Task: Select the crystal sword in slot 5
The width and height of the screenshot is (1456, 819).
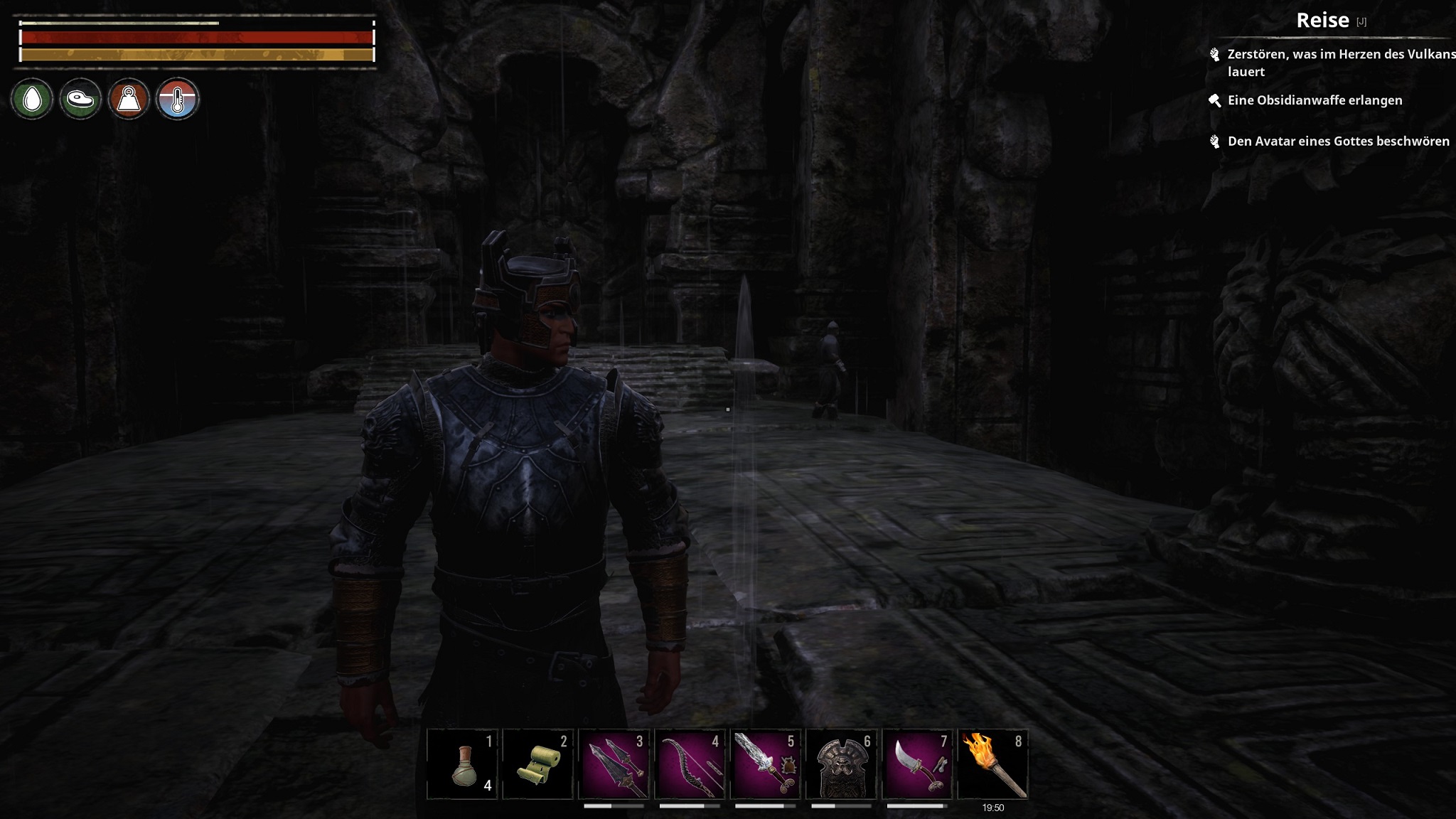Action: (766, 765)
